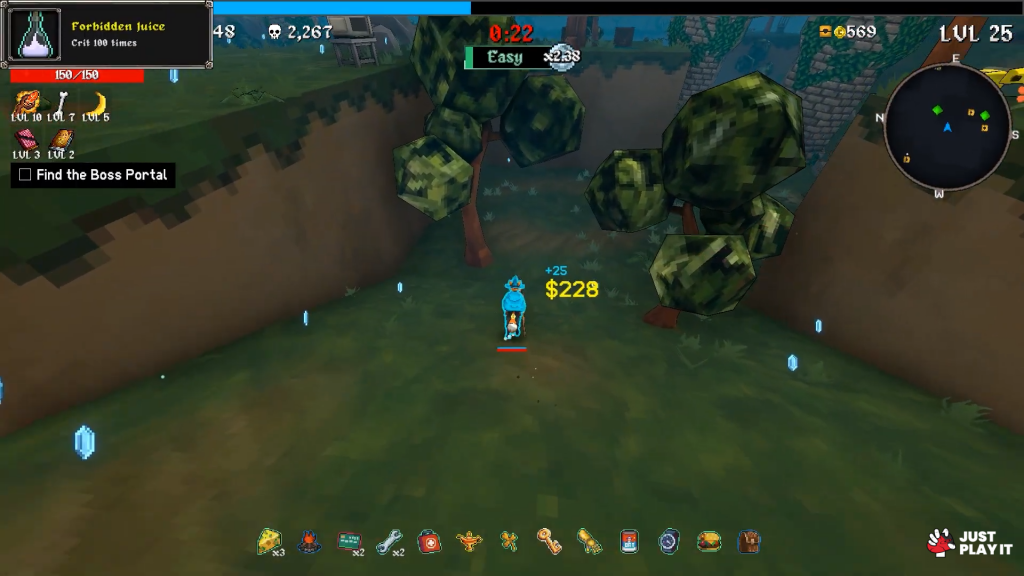Select the banana weapon icon
The width and height of the screenshot is (1024, 576).
click(x=96, y=102)
